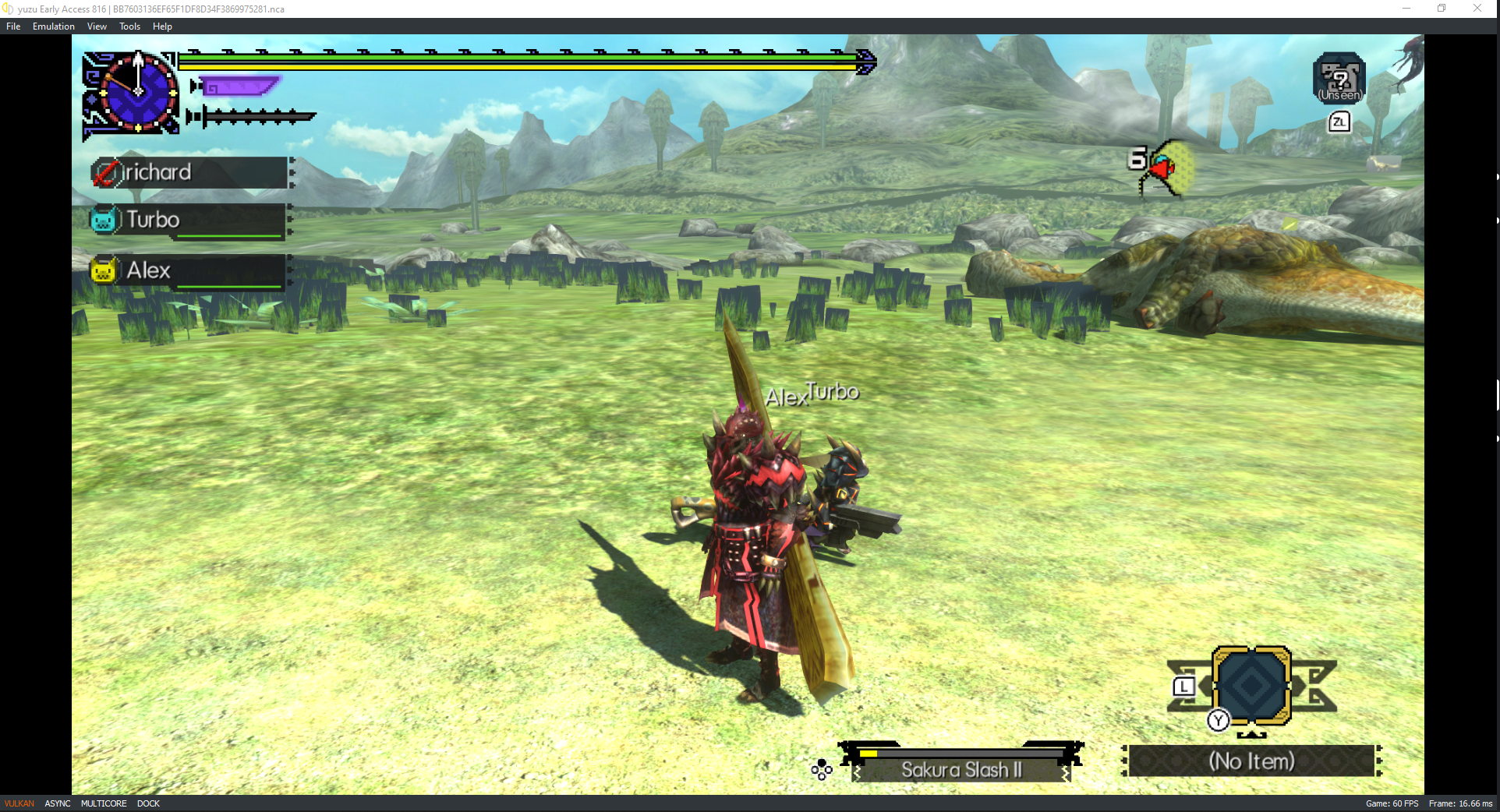Open the Emulation menu
Image resolution: width=1500 pixels, height=812 pixels.
tap(54, 26)
